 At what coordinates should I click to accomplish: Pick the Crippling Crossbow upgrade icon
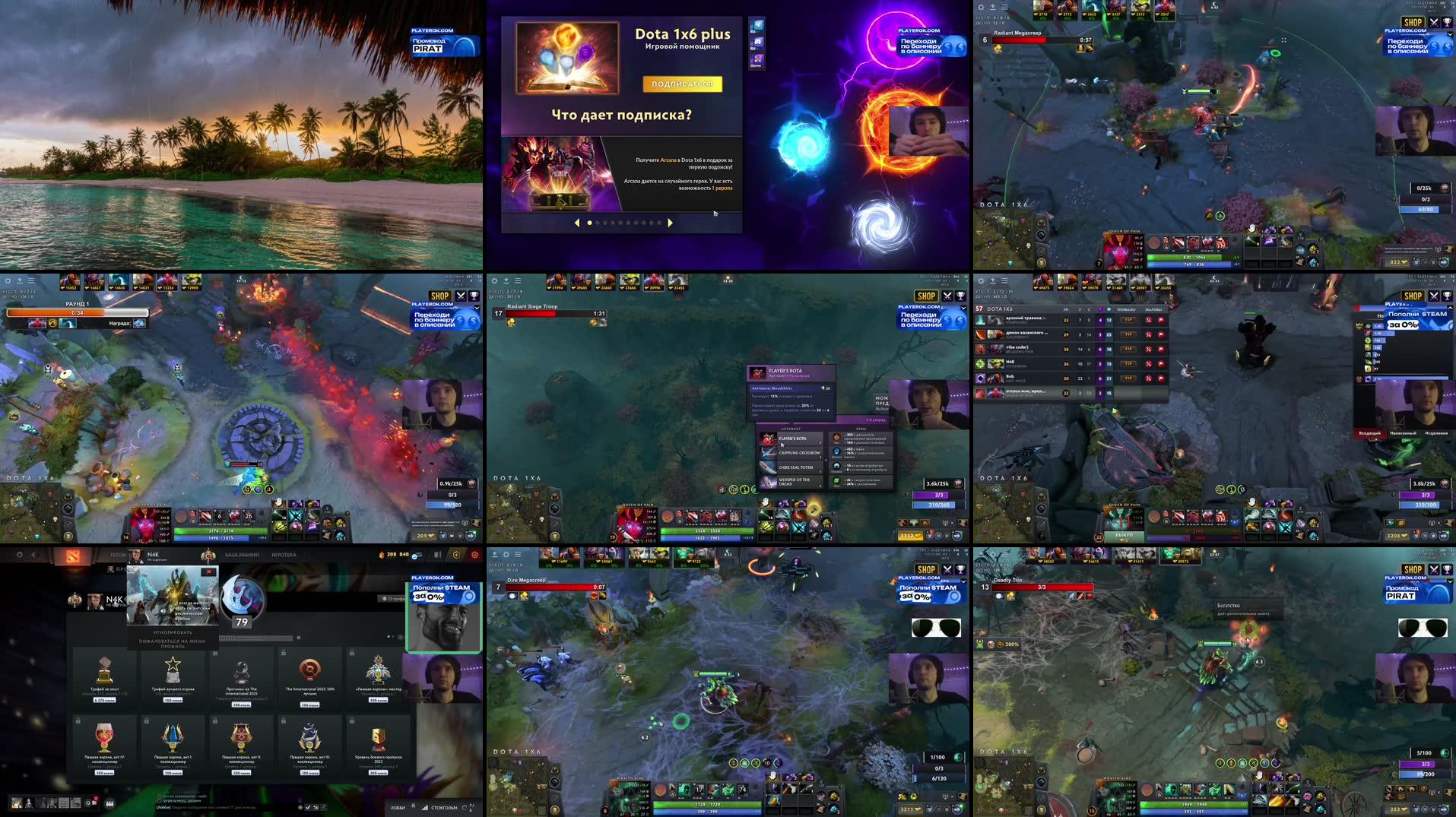tap(768, 454)
